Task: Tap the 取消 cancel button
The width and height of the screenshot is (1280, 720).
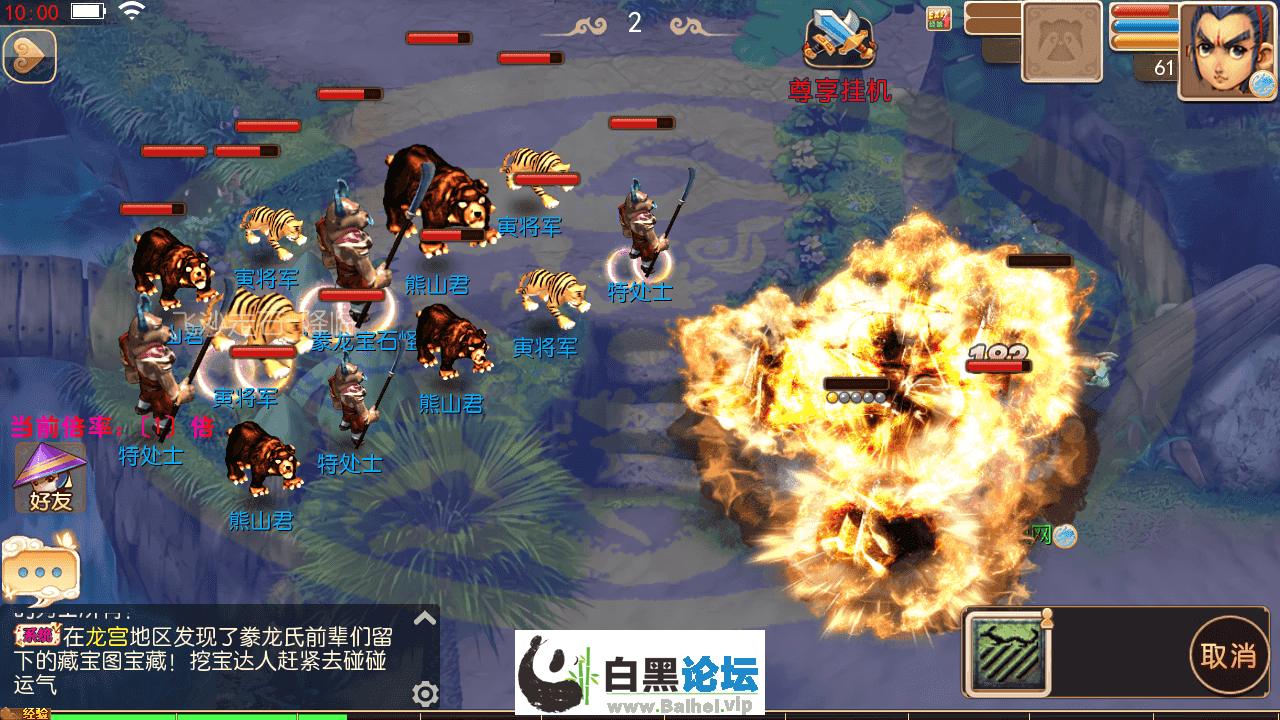Action: pos(1228,656)
